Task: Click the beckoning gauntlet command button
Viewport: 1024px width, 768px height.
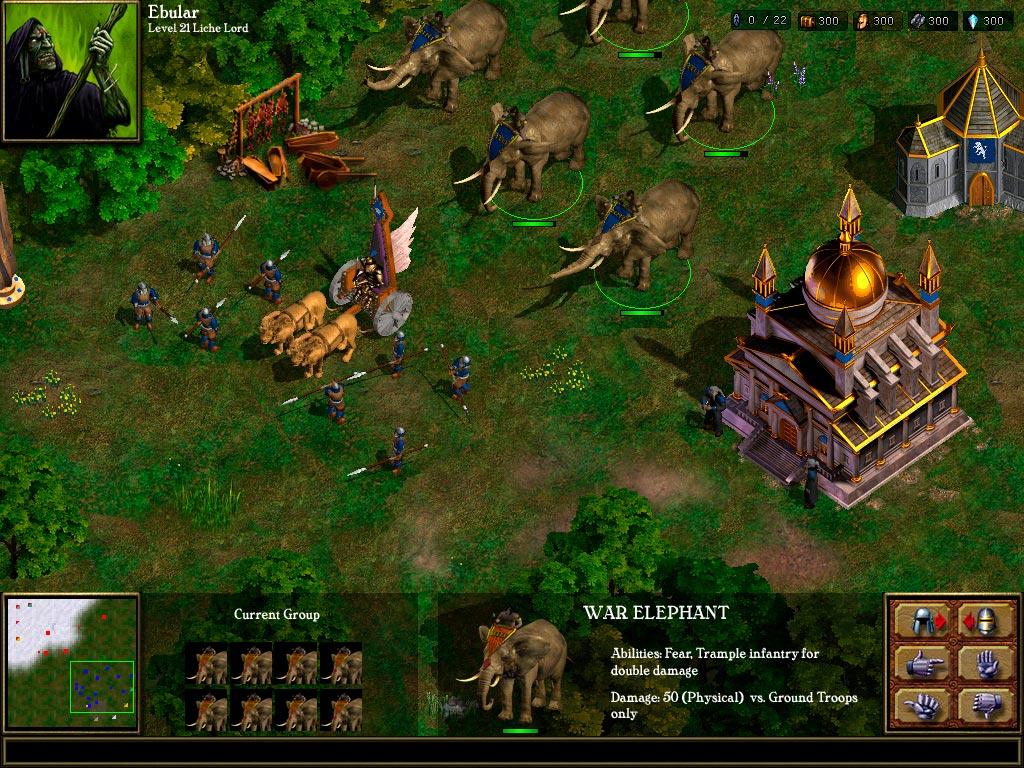Action: pyautogui.click(x=922, y=704)
